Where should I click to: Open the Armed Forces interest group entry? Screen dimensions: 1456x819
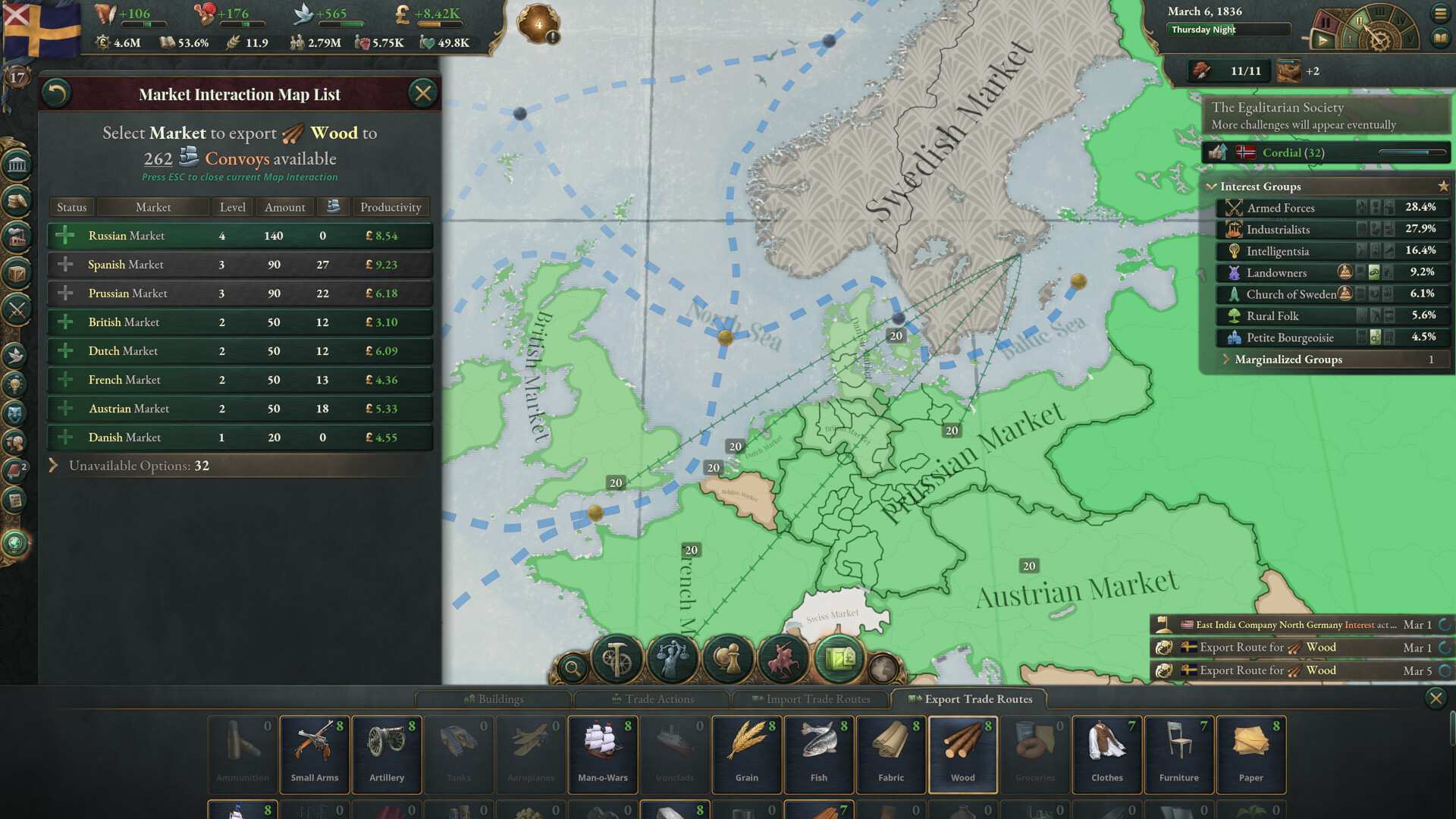tap(1280, 208)
